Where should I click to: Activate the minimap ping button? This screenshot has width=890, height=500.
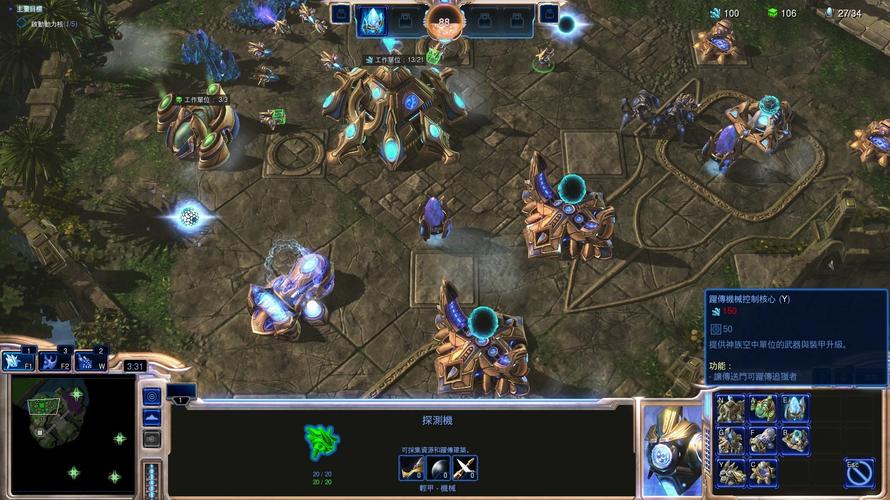coord(152,396)
